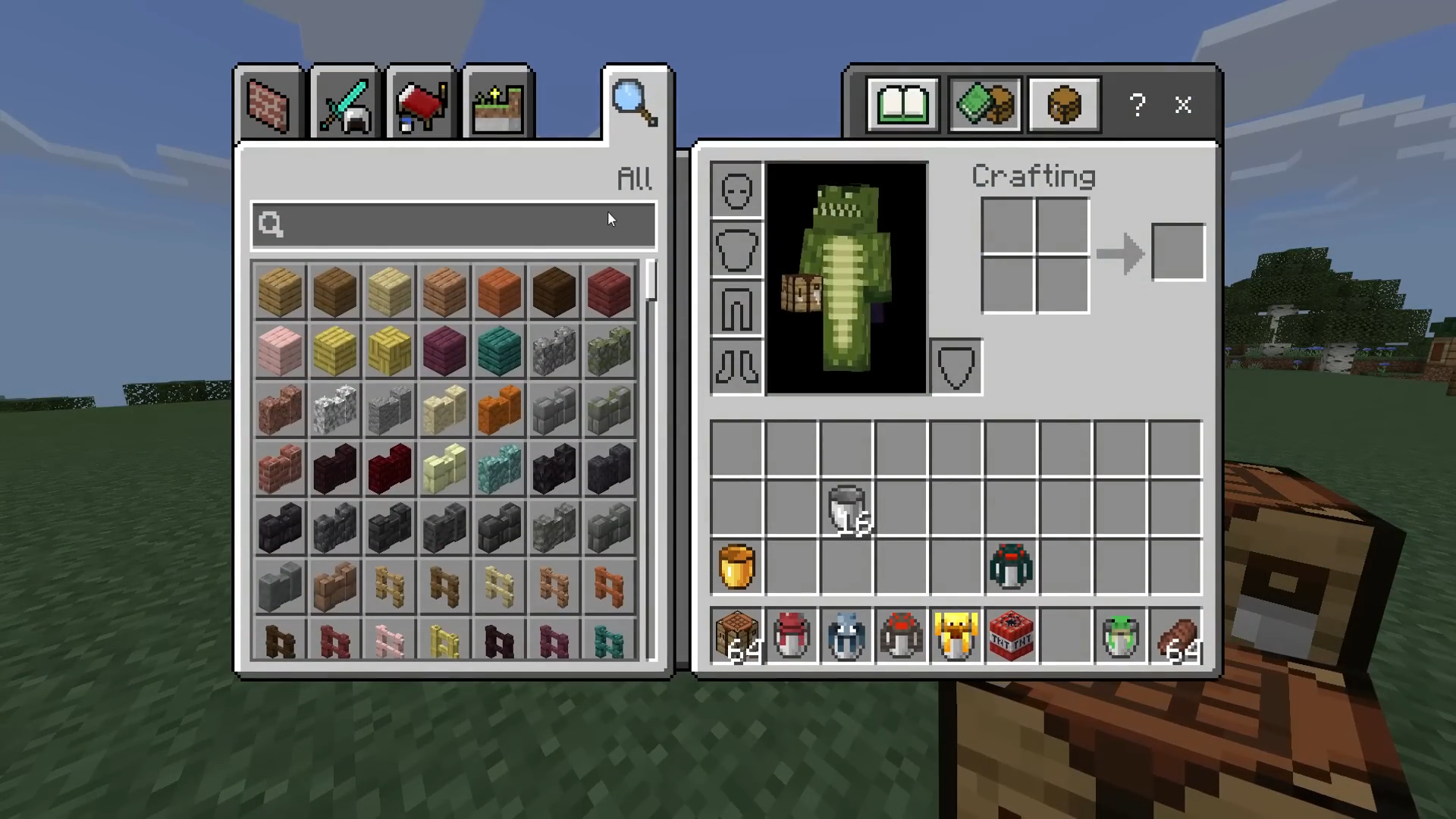The width and height of the screenshot is (1456, 819).
Task: Show help with the question mark button
Action: tap(1137, 105)
